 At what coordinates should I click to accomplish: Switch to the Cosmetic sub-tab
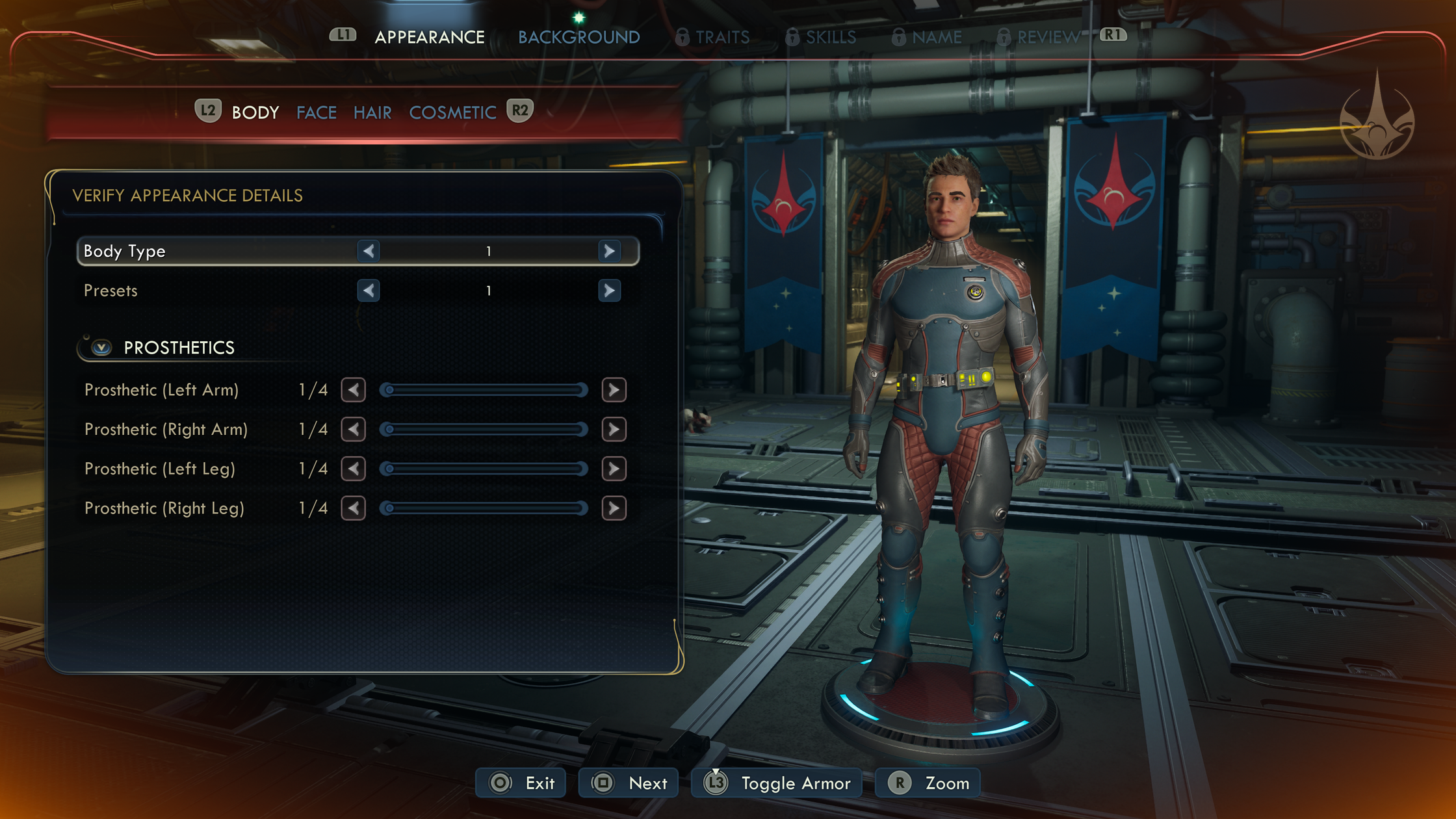click(452, 112)
